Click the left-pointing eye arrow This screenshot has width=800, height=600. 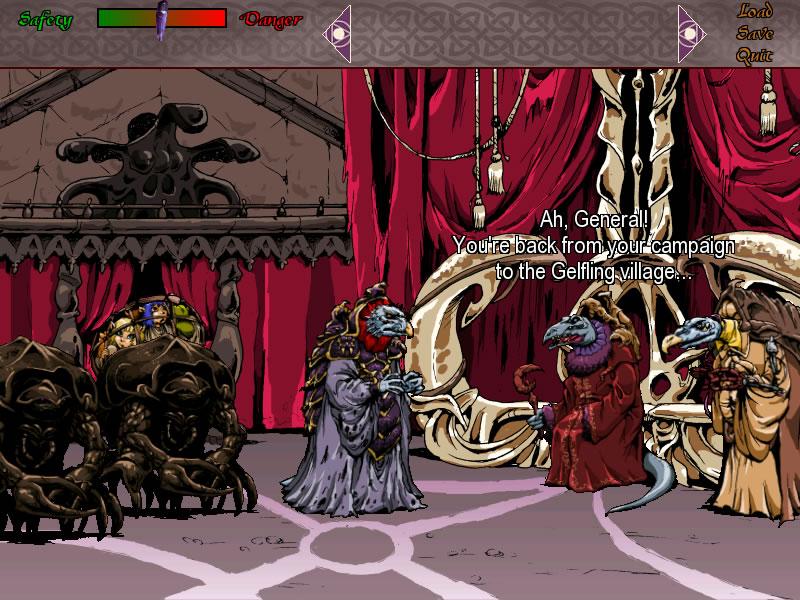point(337,33)
